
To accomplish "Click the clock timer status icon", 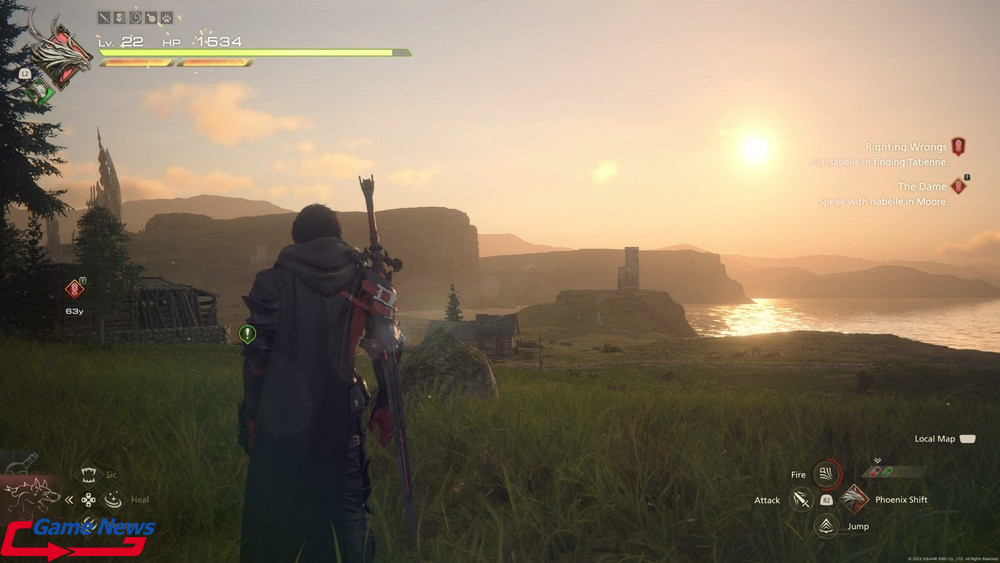I will coord(135,17).
